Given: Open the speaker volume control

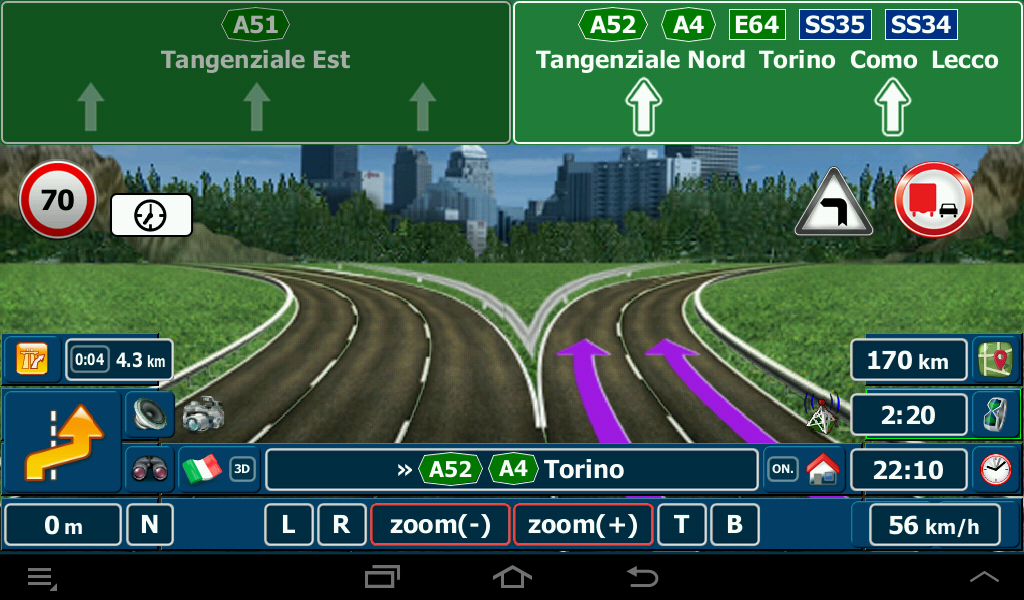Looking at the screenshot, I should pyautogui.click(x=148, y=413).
